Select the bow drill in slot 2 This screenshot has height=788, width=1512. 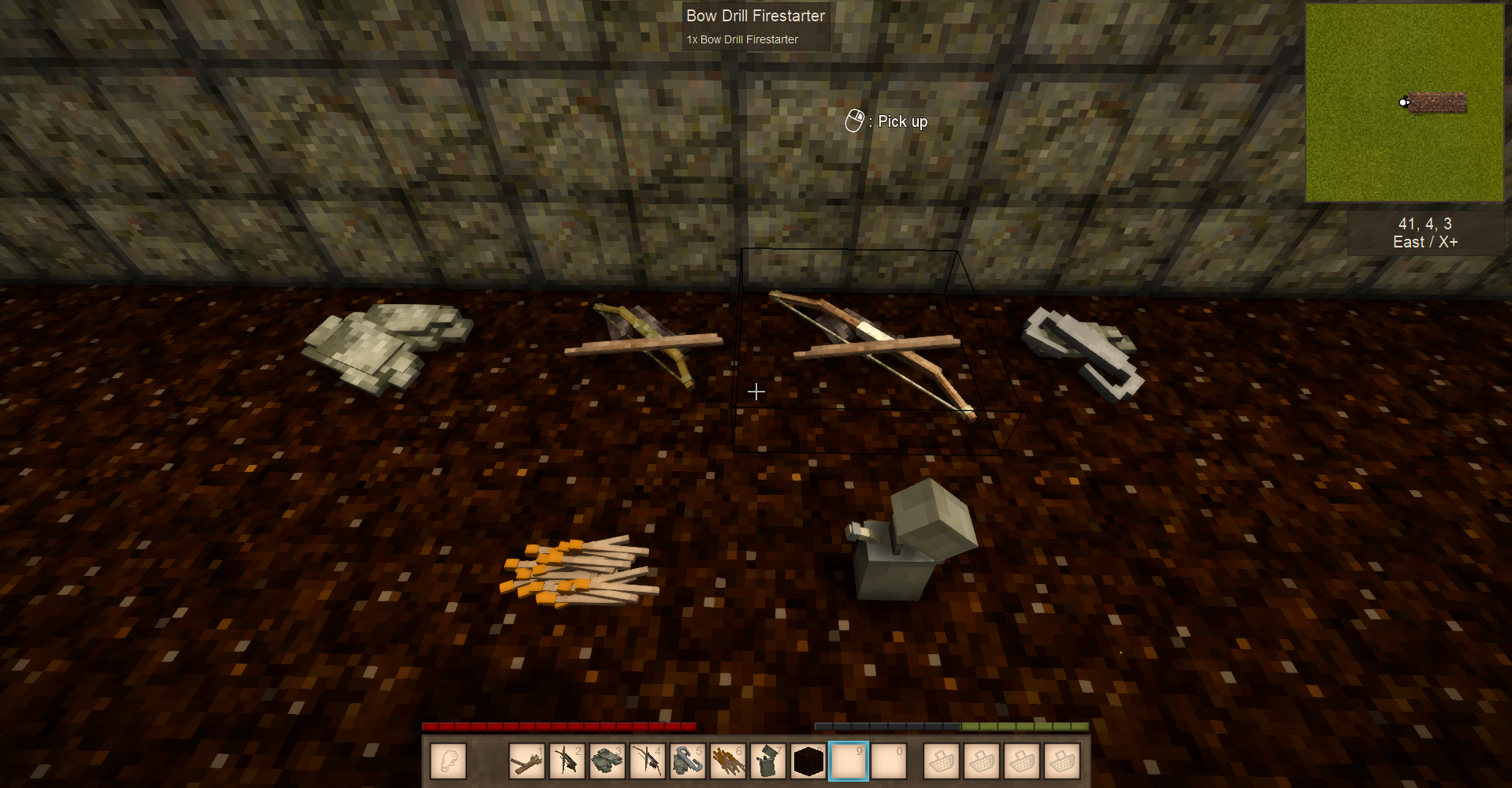567,761
